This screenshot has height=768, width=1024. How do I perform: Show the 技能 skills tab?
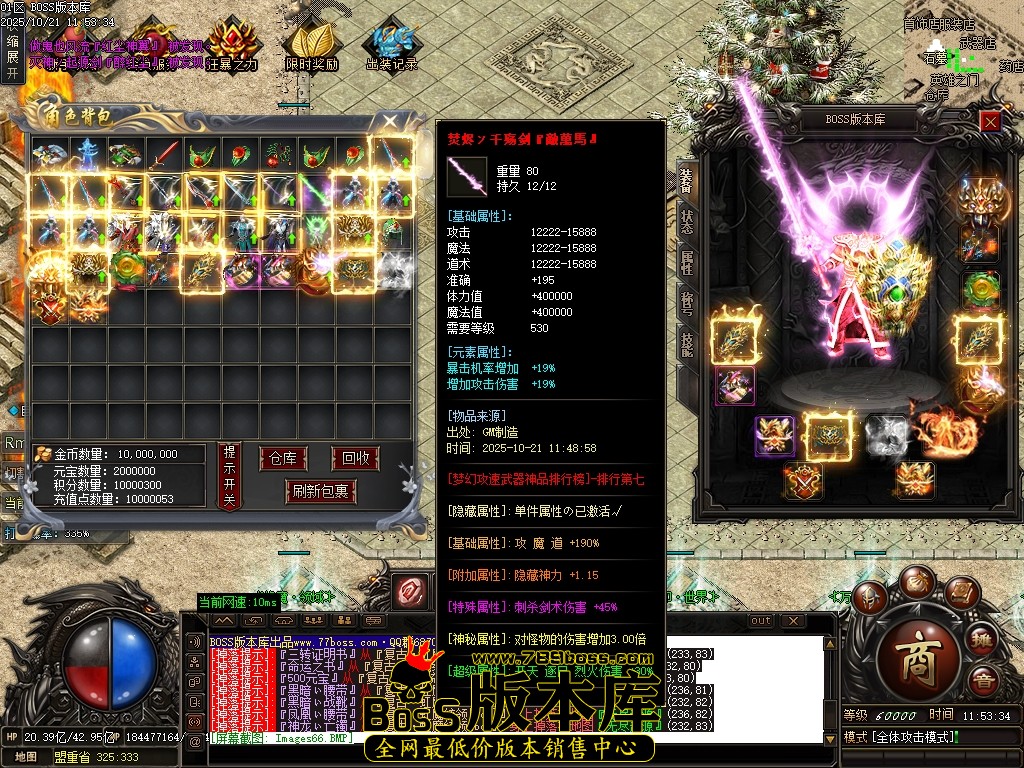[687, 343]
